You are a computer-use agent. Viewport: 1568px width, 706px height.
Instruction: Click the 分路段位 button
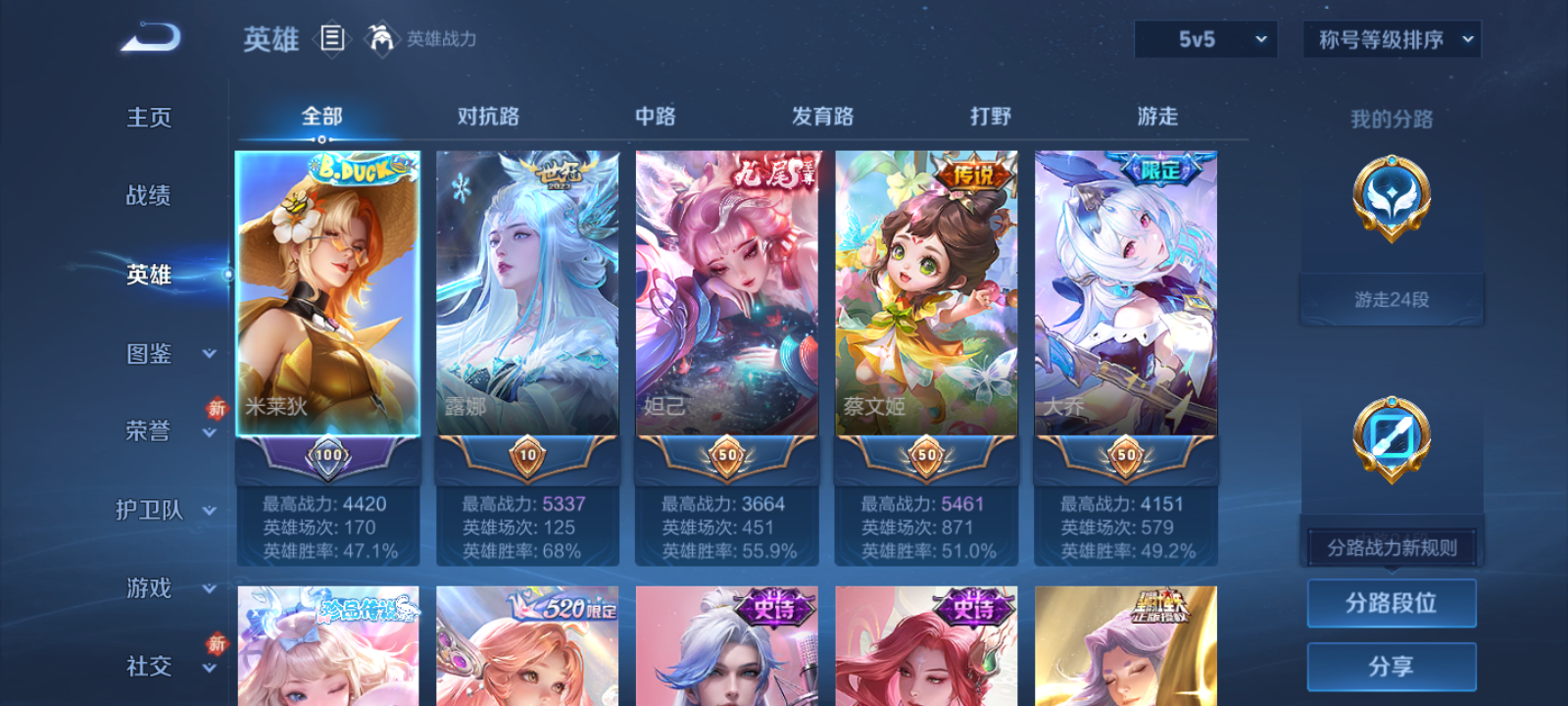click(1391, 602)
